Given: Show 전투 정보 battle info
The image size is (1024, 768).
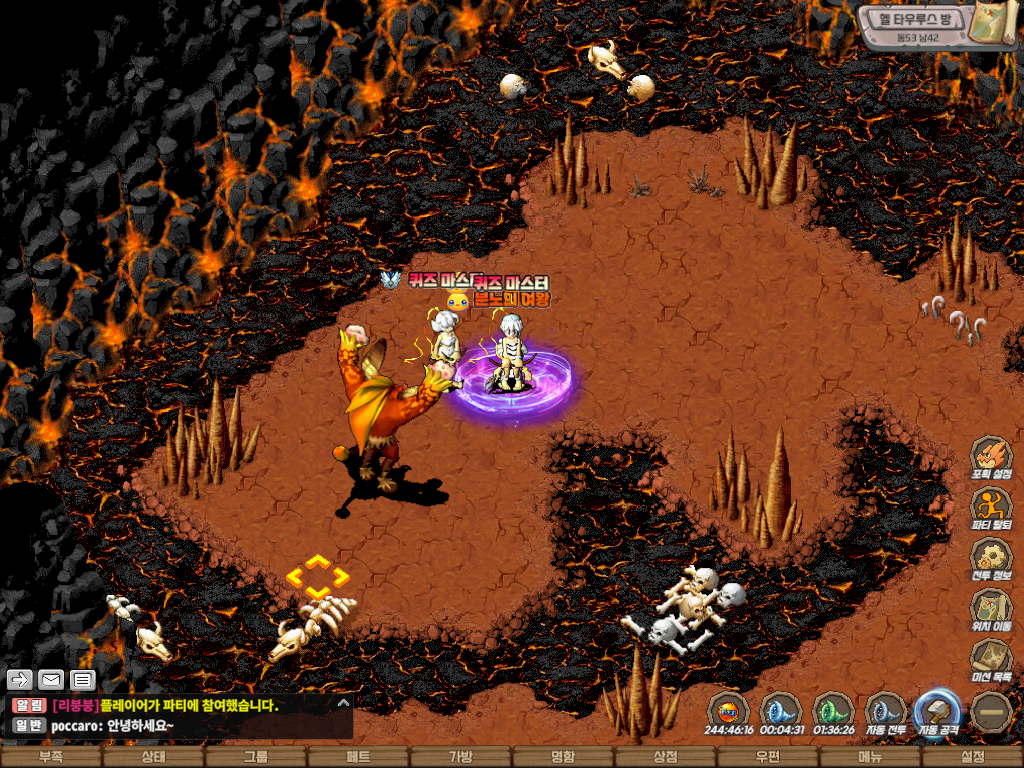Looking at the screenshot, I should [991, 558].
